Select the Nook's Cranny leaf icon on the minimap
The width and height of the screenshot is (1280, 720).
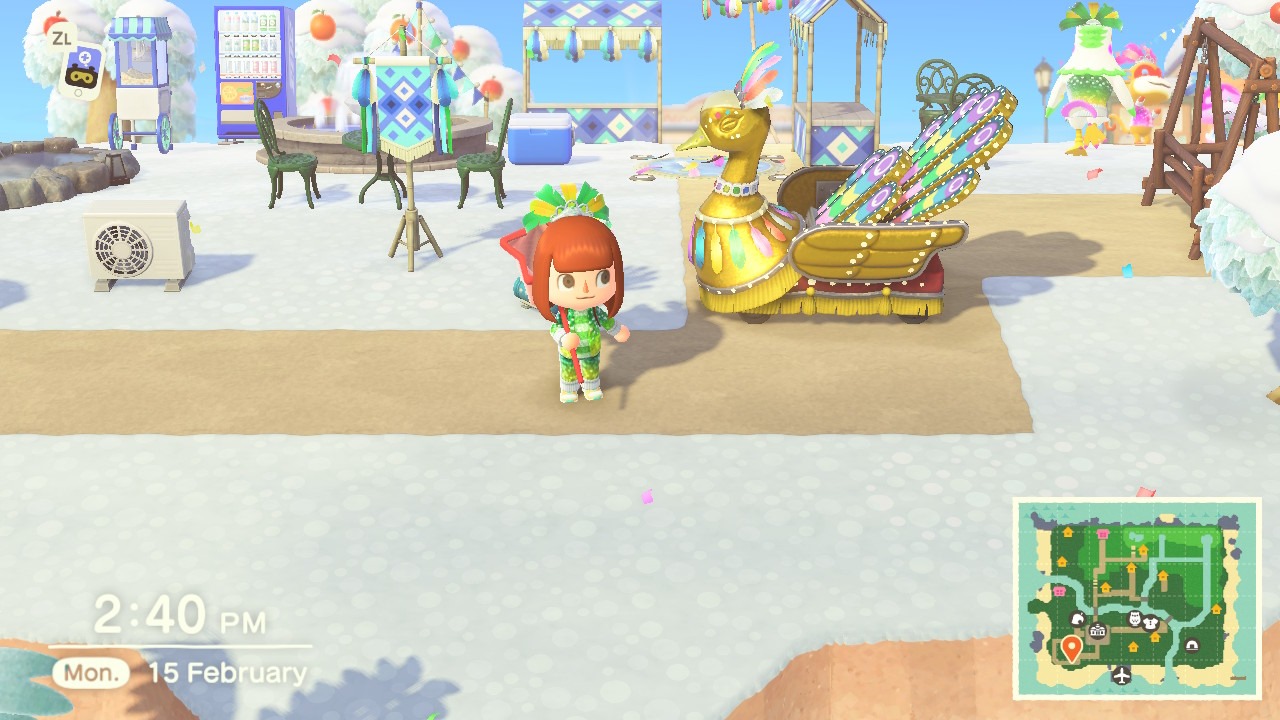click(x=1078, y=619)
